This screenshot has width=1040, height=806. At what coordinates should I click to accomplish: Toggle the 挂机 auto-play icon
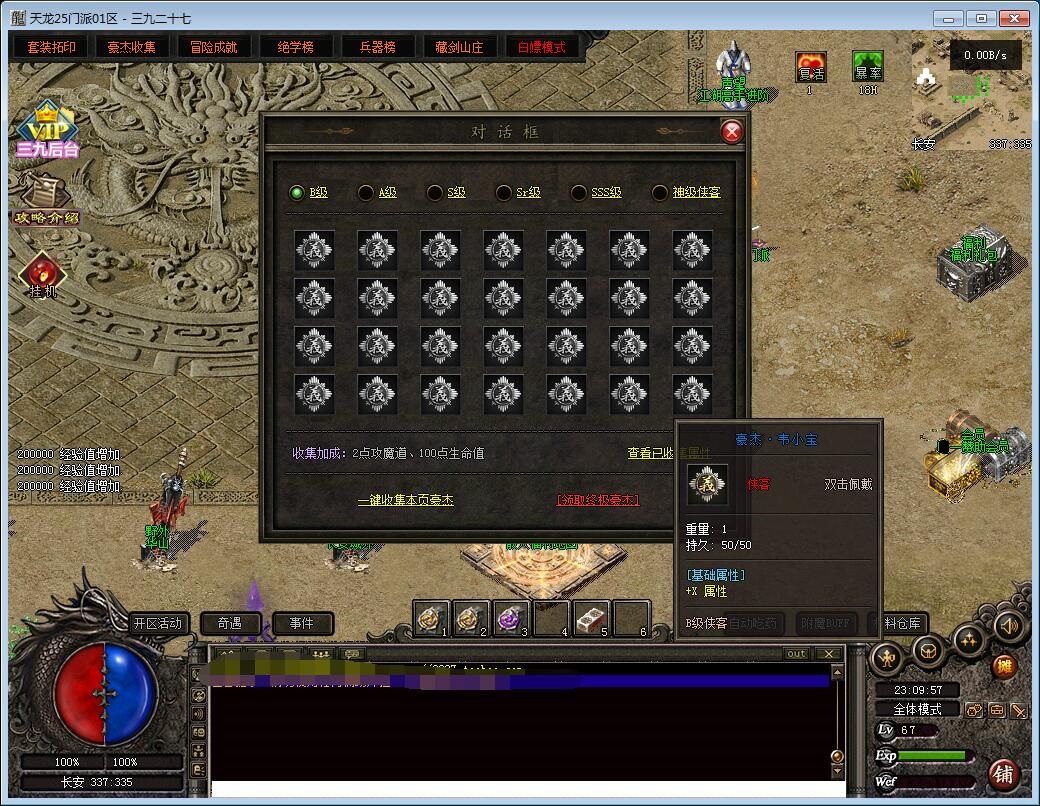pos(42,276)
